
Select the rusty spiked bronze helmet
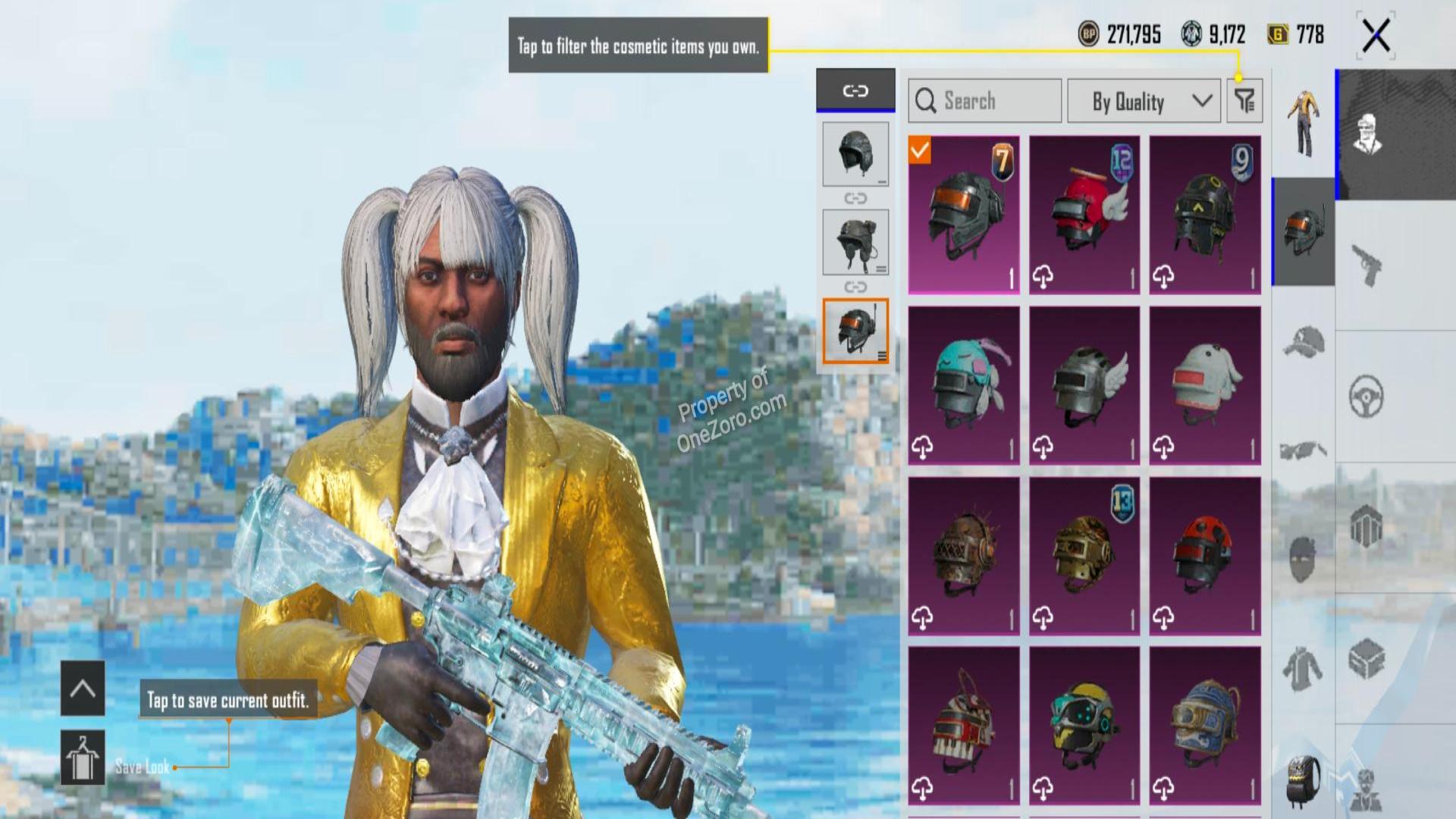click(x=964, y=556)
